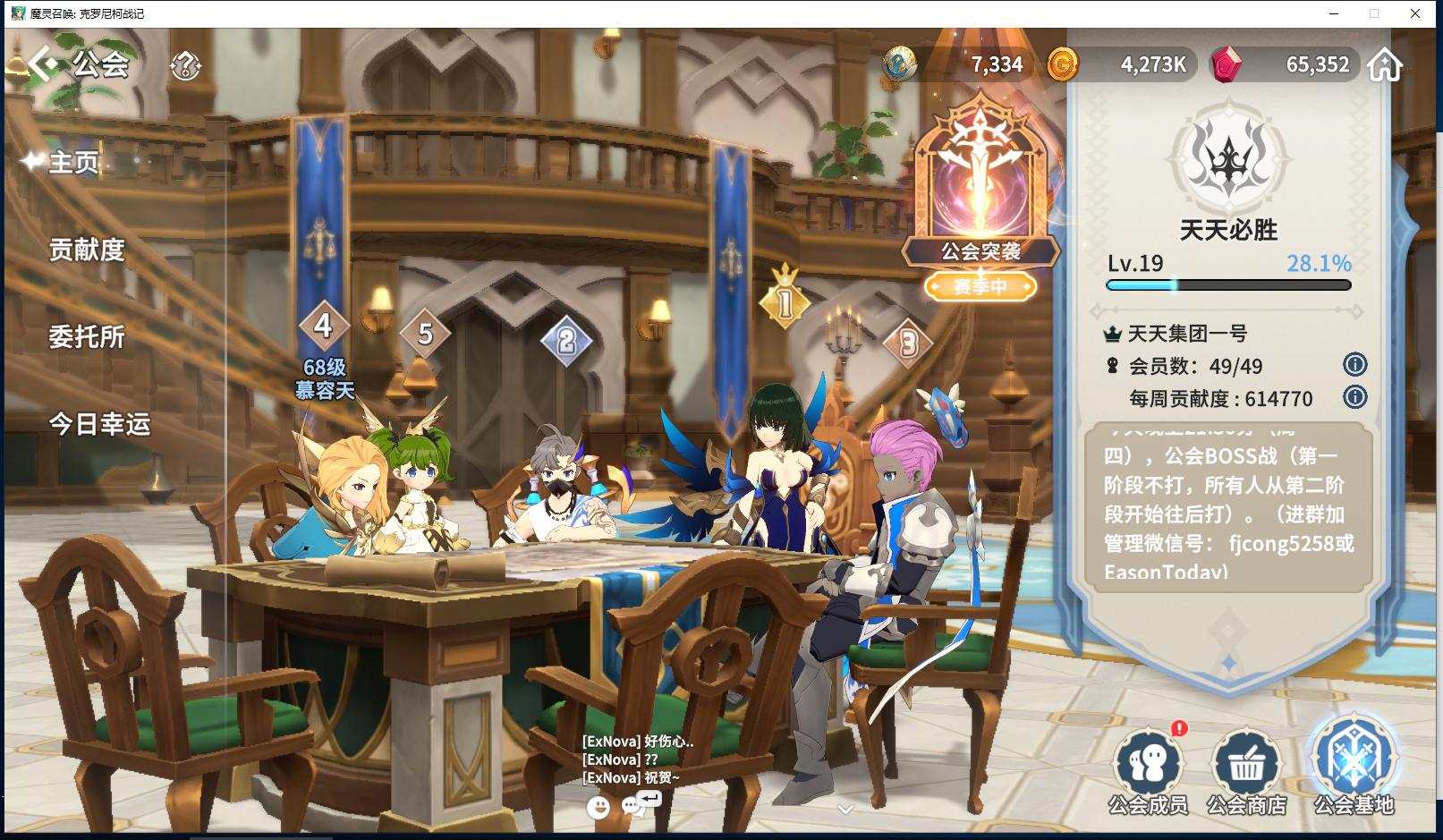
Task: Go back using the 公会 back arrow
Action: tap(43, 64)
